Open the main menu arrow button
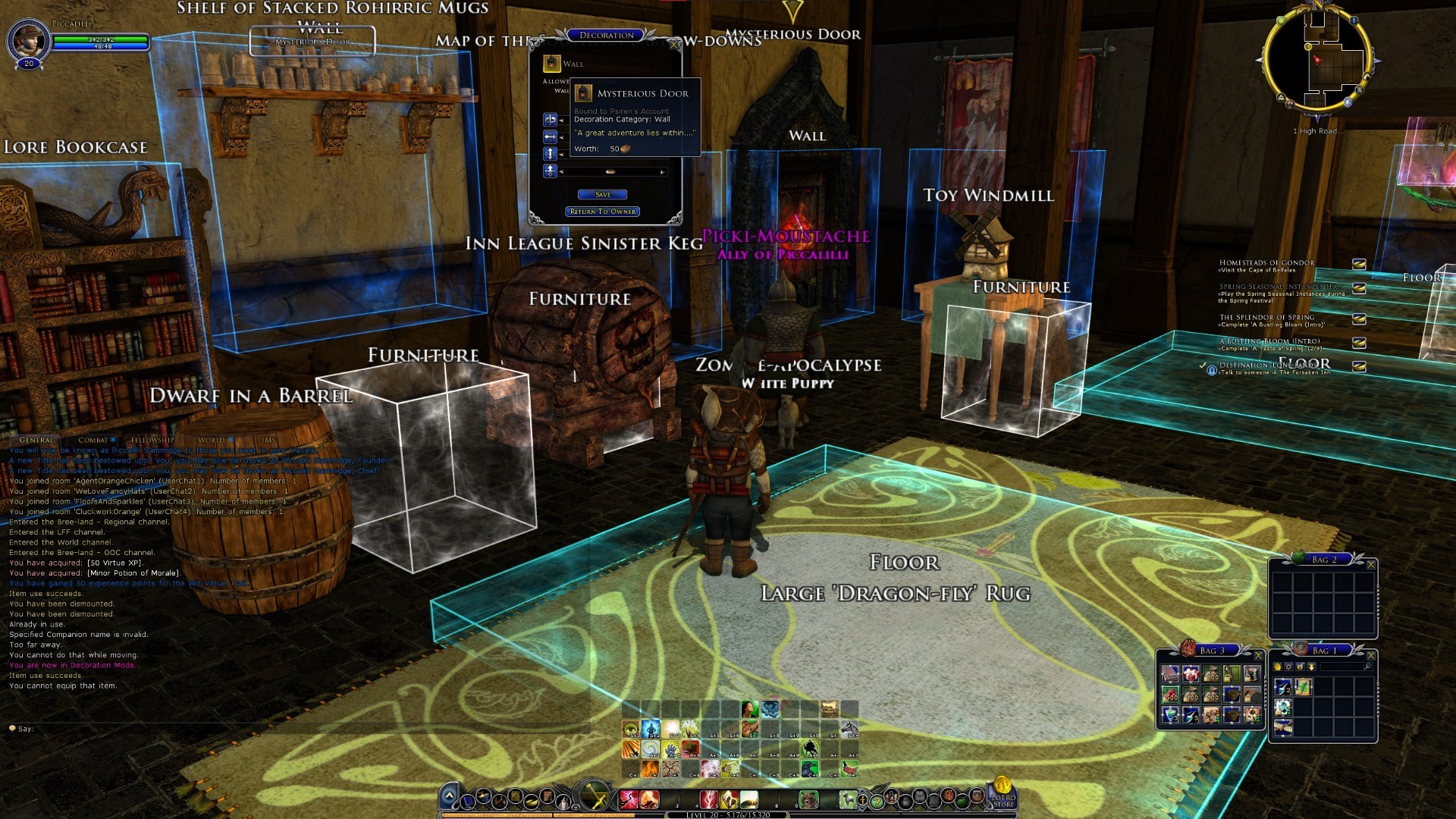The width and height of the screenshot is (1456, 819). click(x=449, y=795)
